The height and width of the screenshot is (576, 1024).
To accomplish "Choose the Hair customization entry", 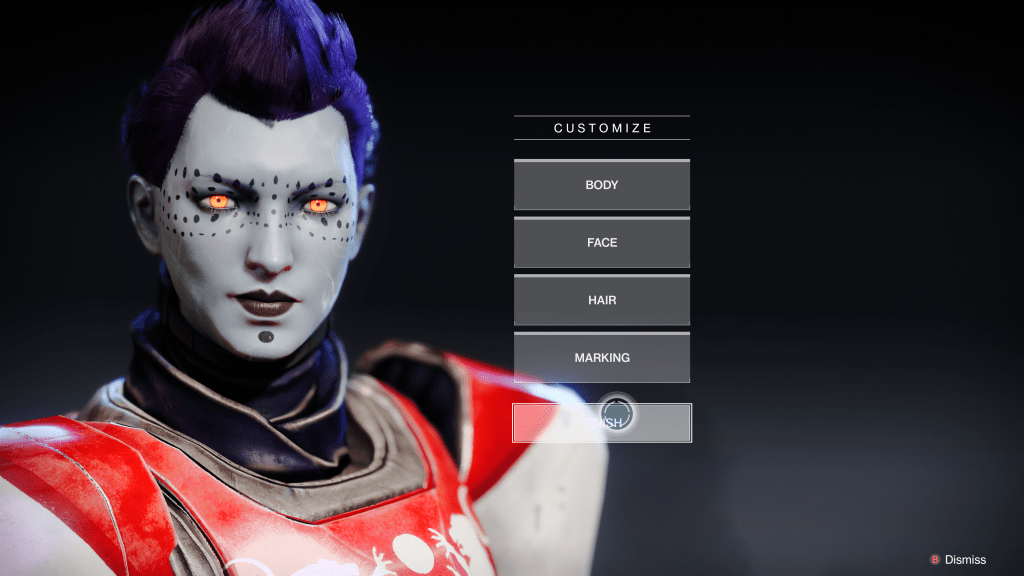I will point(602,300).
